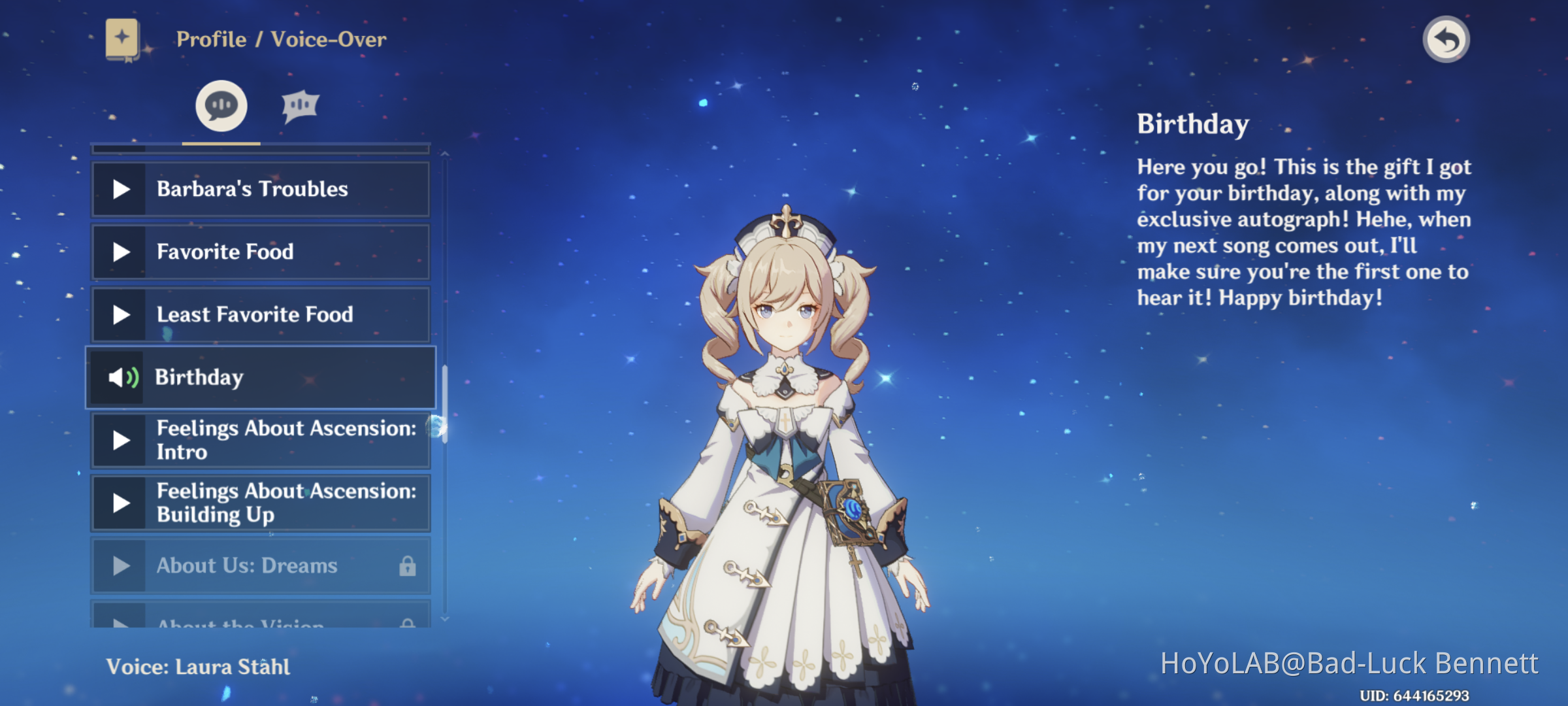
Task: Play the Barbara's Troubles voice line
Action: [x=120, y=189]
